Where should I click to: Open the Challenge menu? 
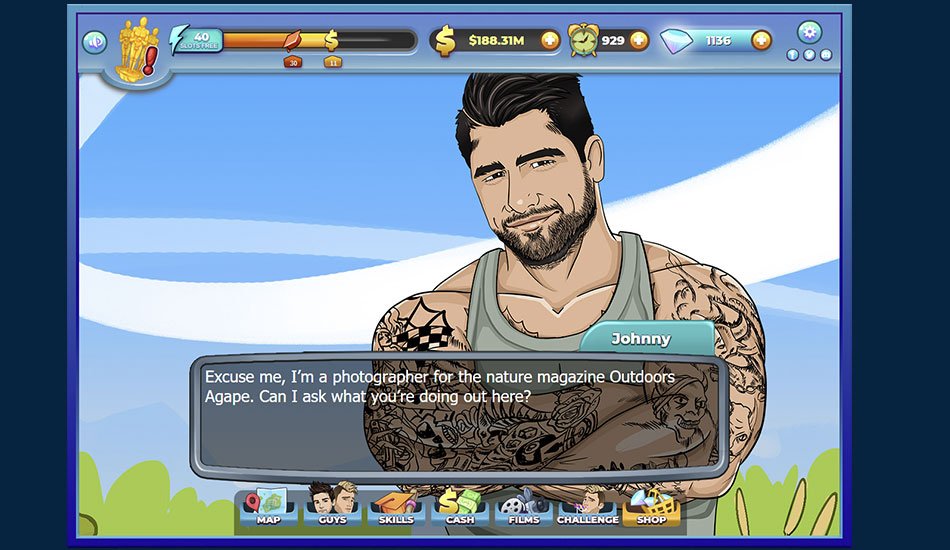point(587,506)
